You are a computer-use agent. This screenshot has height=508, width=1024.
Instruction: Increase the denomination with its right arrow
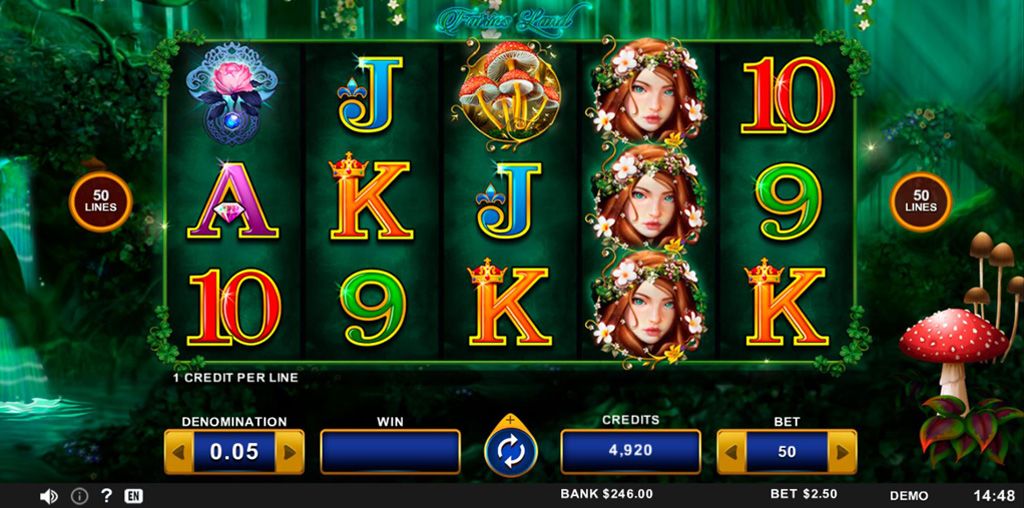[x=290, y=452]
